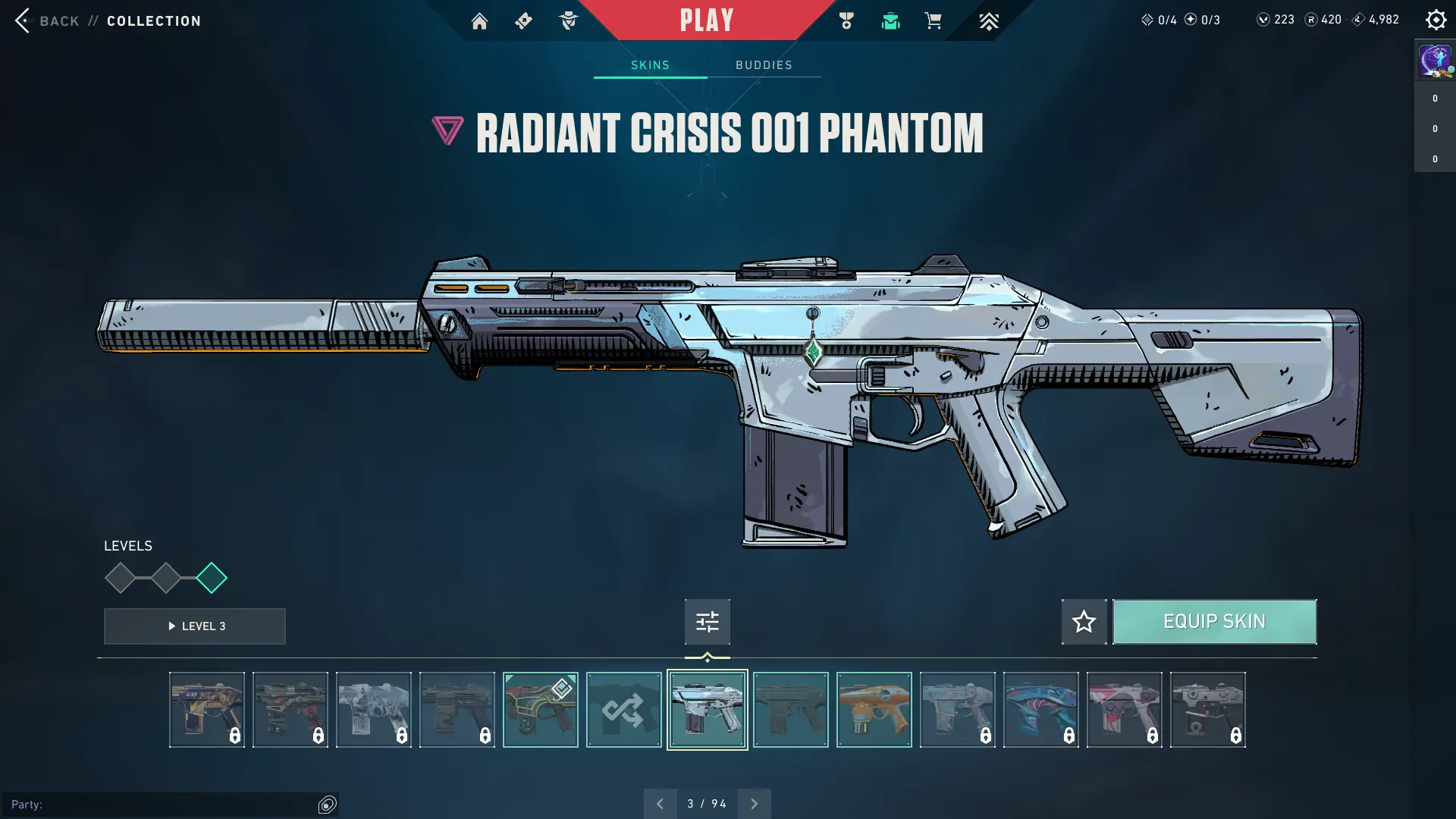This screenshot has width=1456, height=819.
Task: Equip the Radiant Crisis 001 Phantom skin
Action: pyautogui.click(x=1214, y=622)
